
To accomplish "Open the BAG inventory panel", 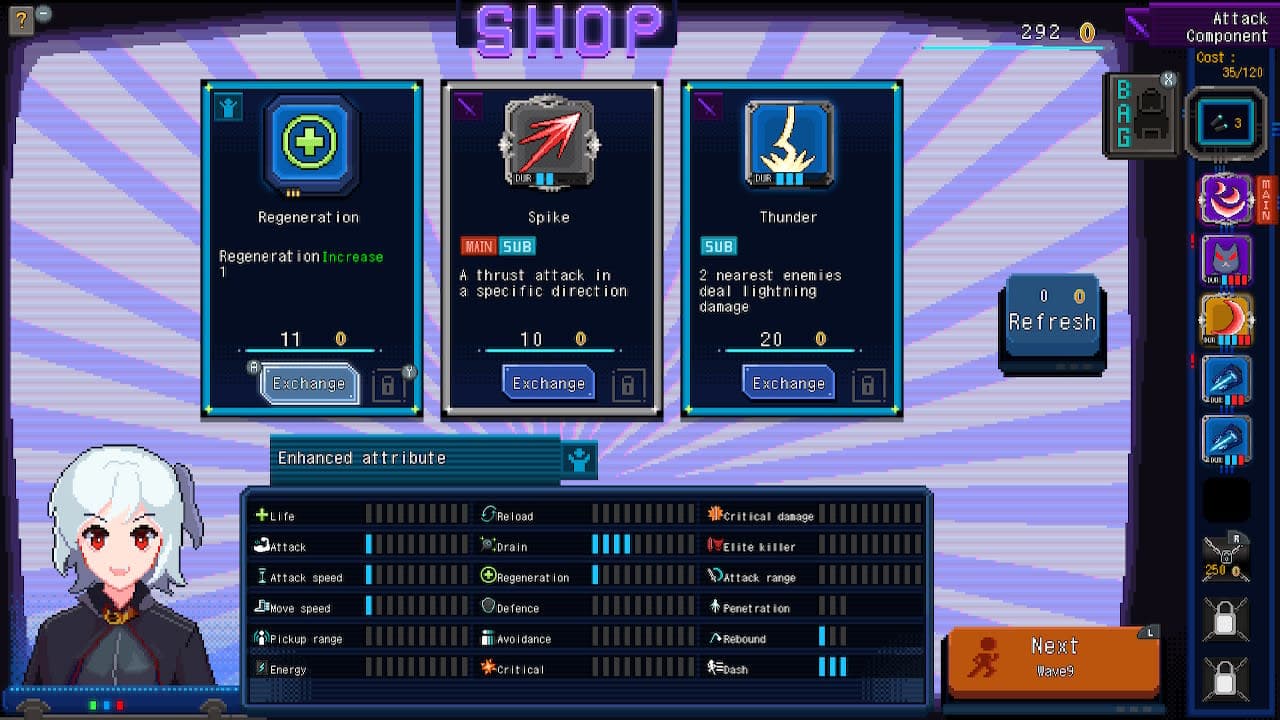I will pos(1139,112).
